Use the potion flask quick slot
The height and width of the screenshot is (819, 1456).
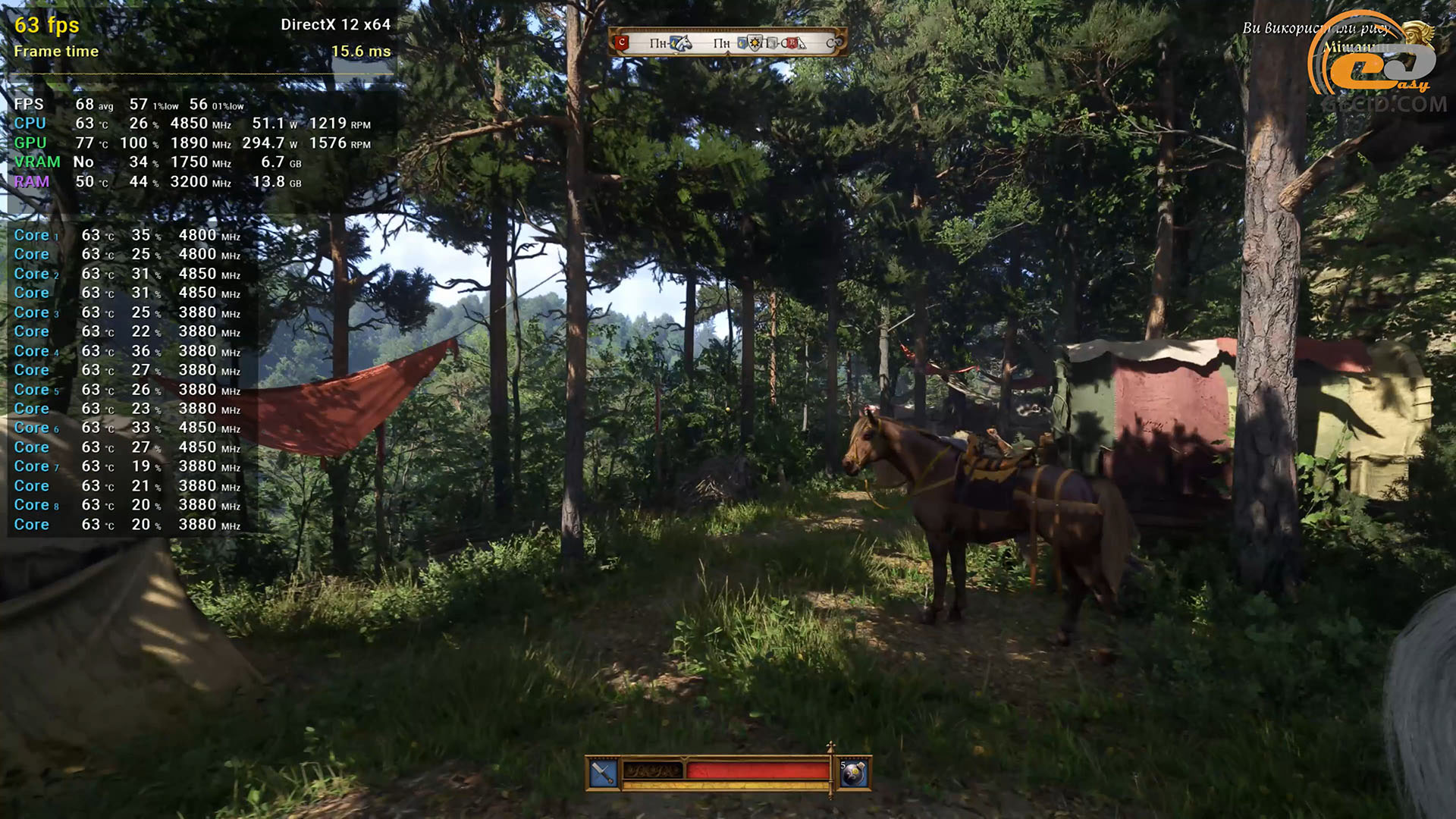pos(854,773)
